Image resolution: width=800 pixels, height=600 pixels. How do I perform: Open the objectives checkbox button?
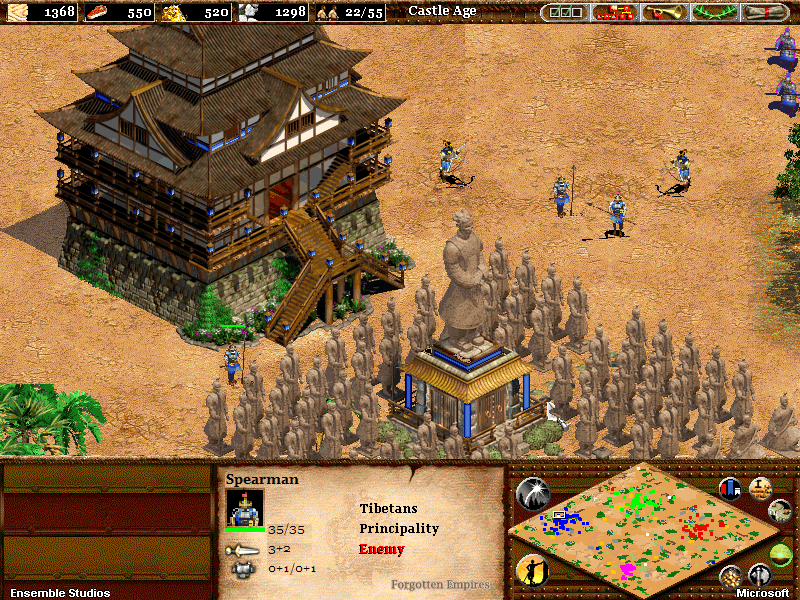[x=564, y=13]
